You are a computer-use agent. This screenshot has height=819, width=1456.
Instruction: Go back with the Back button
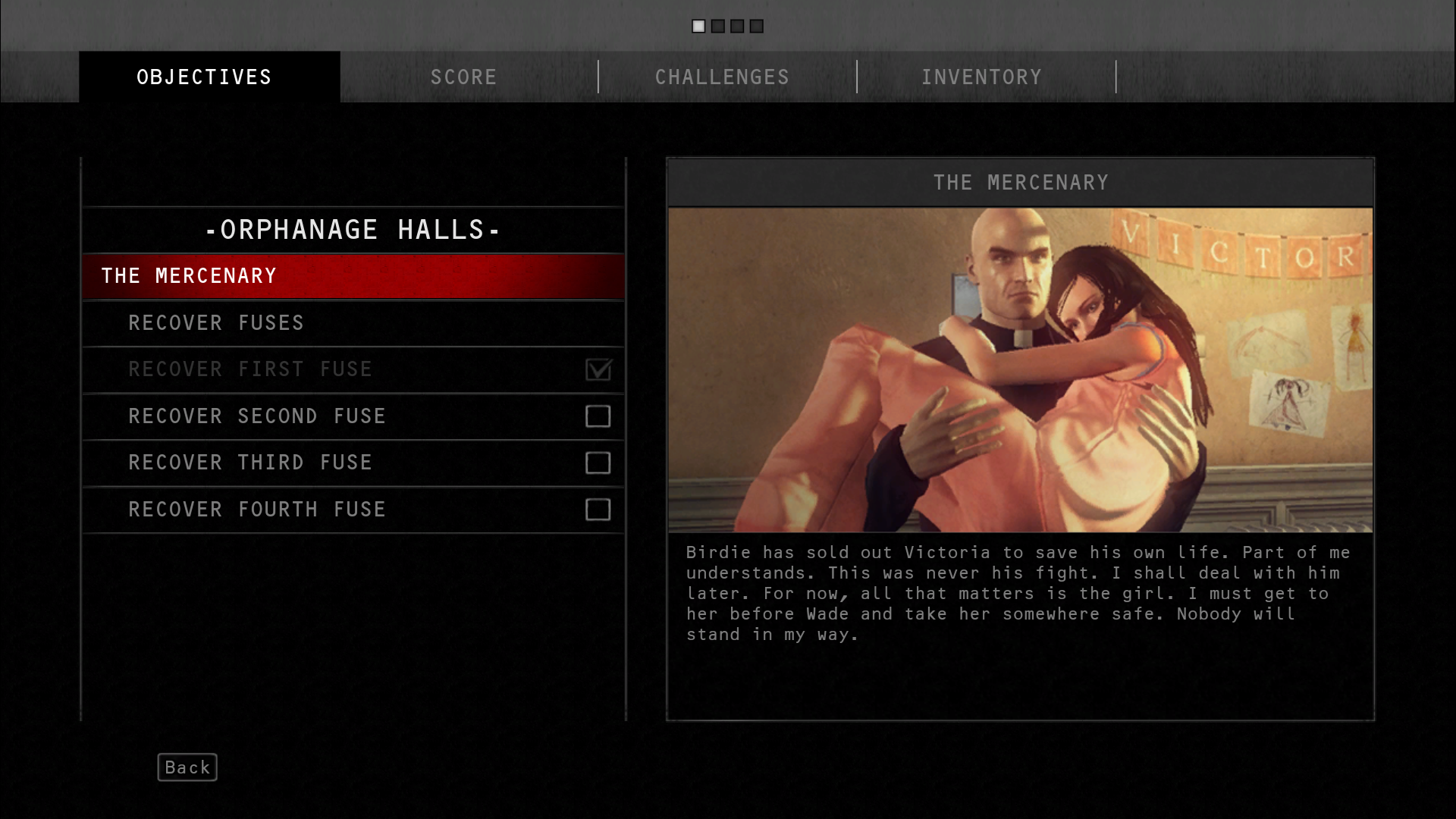click(x=187, y=767)
